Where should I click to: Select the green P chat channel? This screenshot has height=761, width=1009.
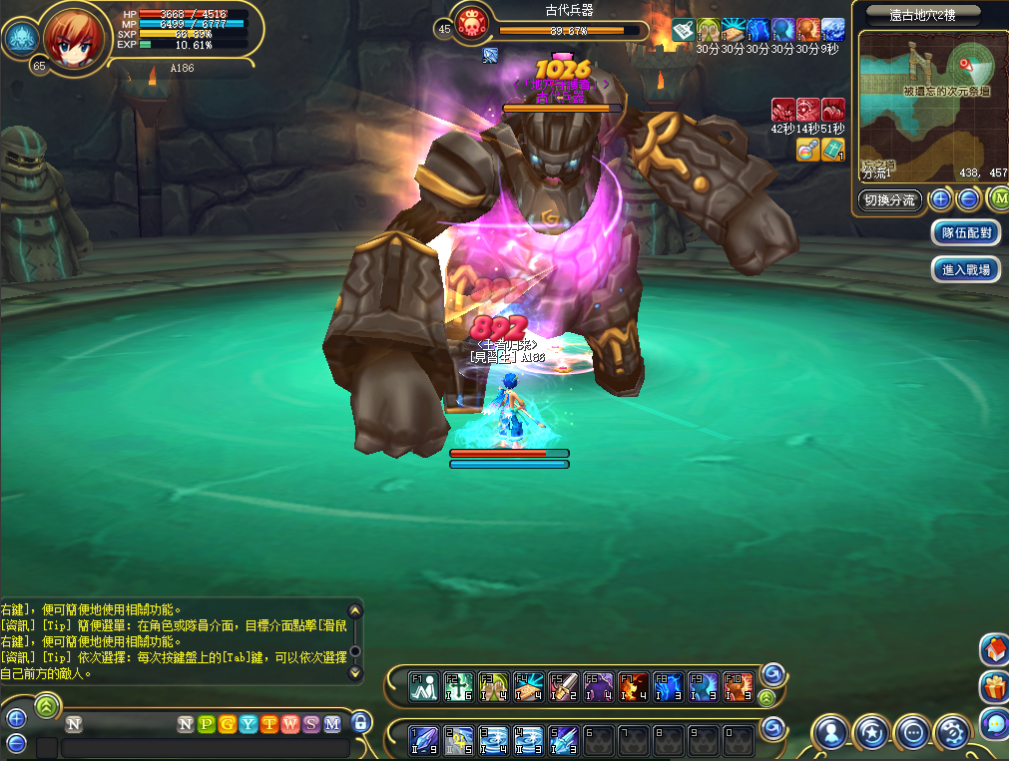pyautogui.click(x=207, y=723)
